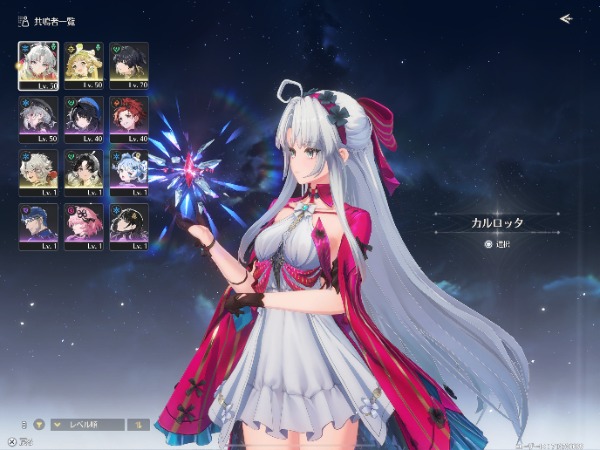This screenshot has width=600, height=450.
Task: Select the black-haired Lv. 70 character
Action: 129,64
